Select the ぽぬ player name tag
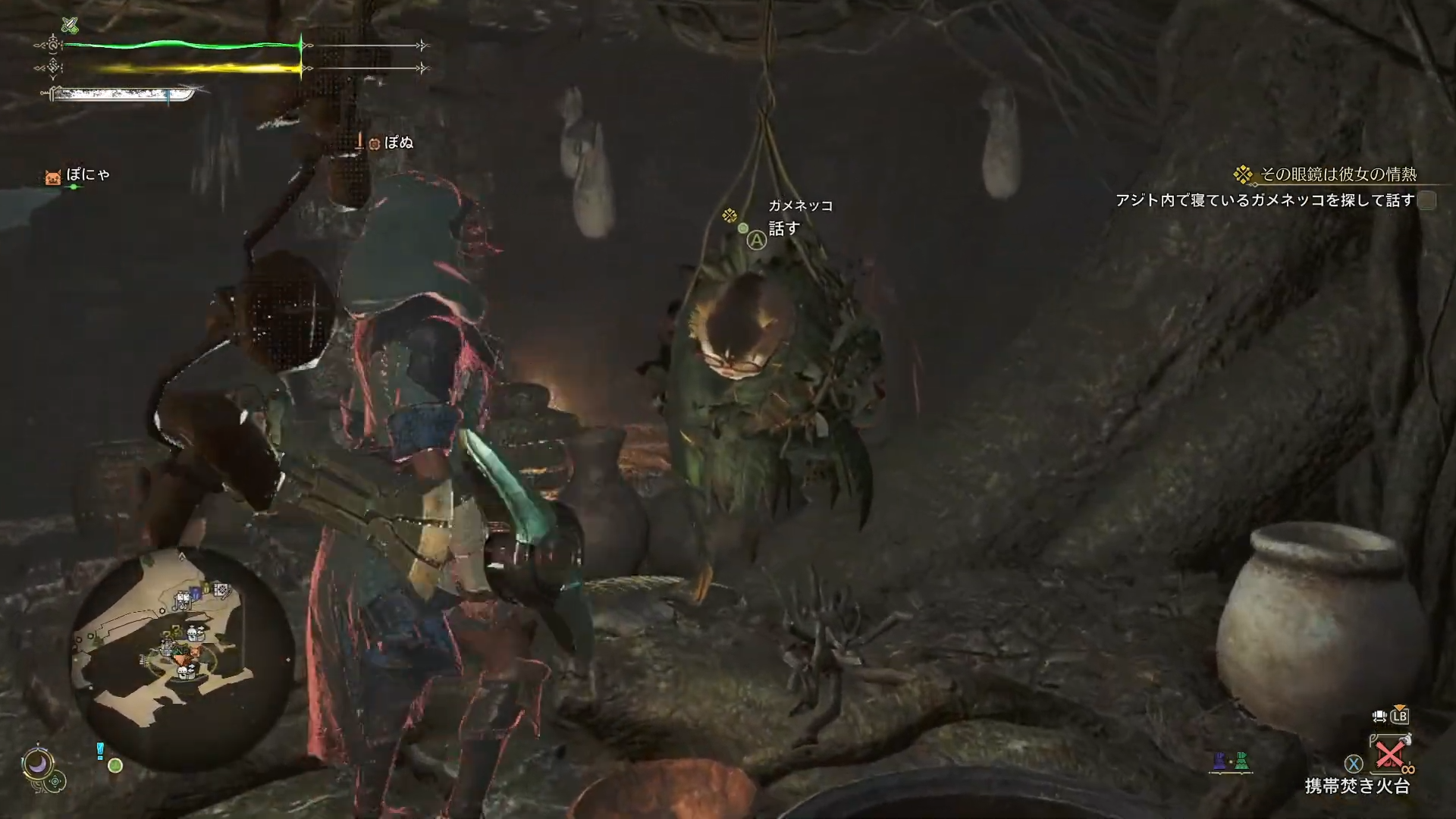Screen dimensions: 1456x819 click(x=397, y=143)
